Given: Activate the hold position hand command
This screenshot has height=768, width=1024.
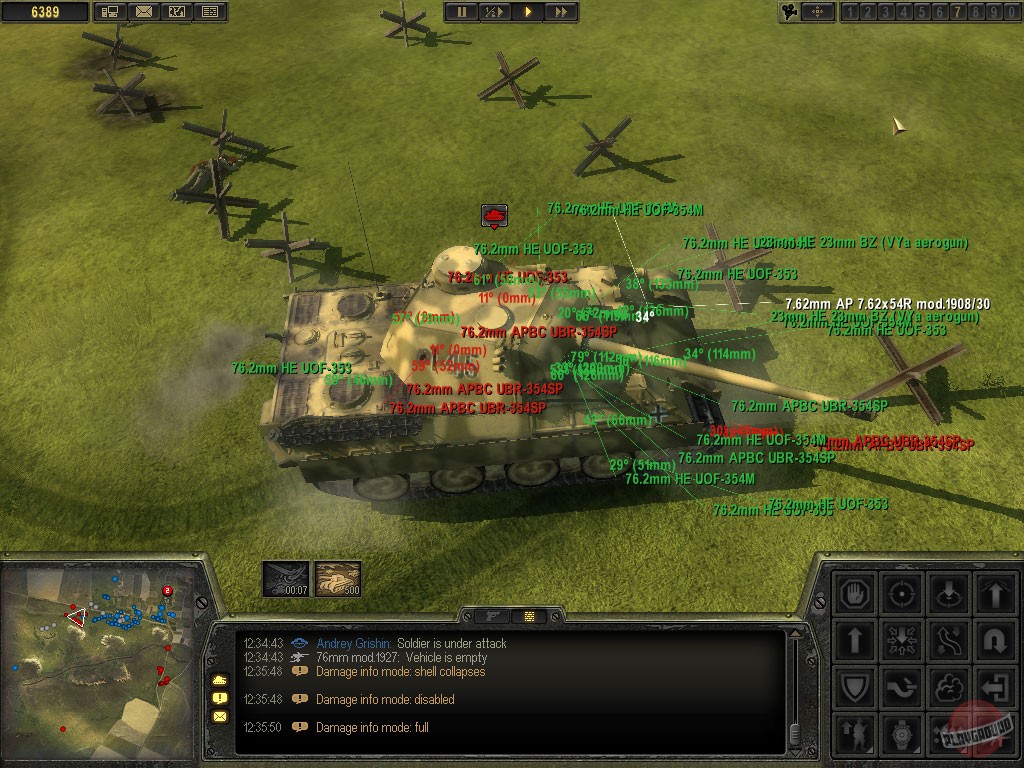Looking at the screenshot, I should 855,592.
